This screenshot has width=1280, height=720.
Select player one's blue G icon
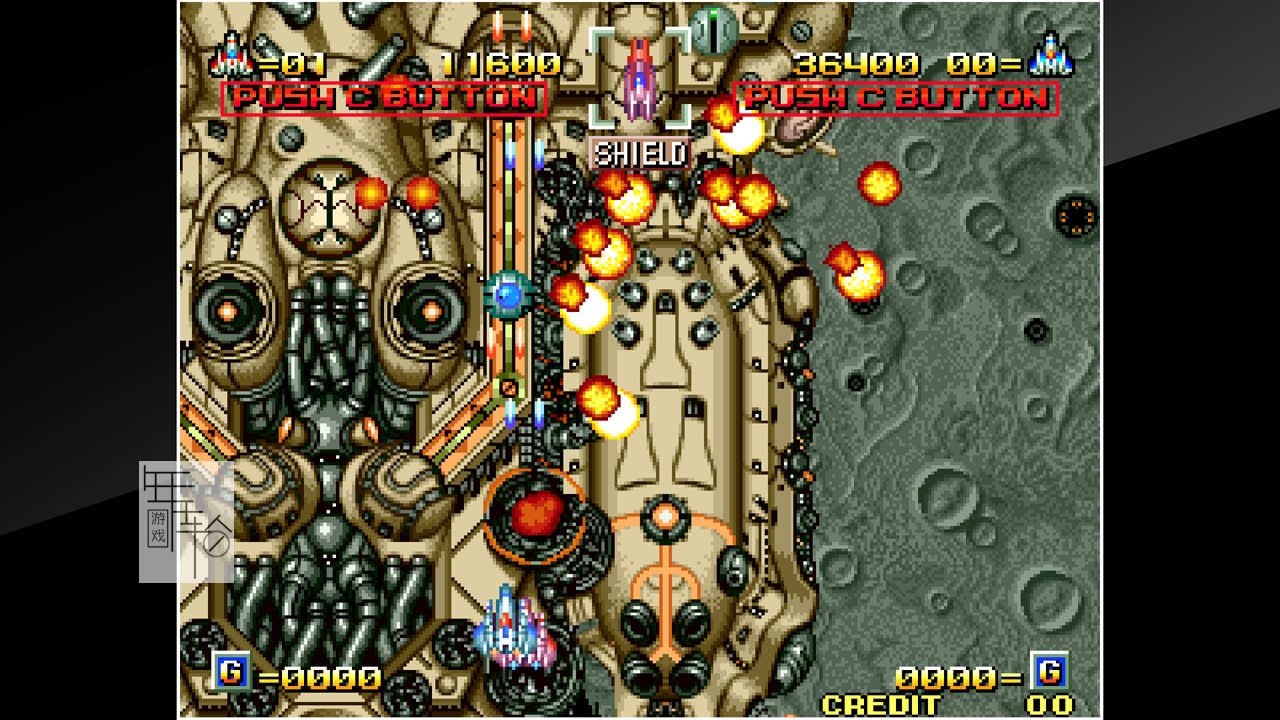[230, 671]
